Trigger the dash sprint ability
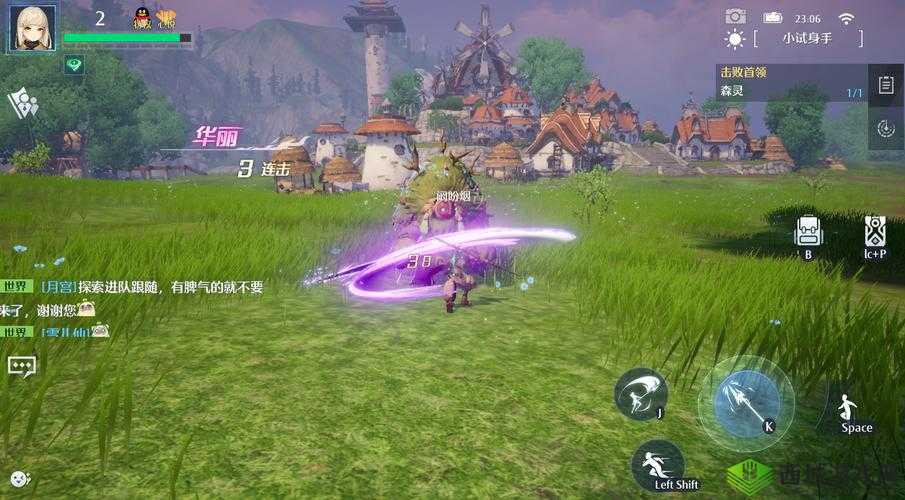 [657, 465]
